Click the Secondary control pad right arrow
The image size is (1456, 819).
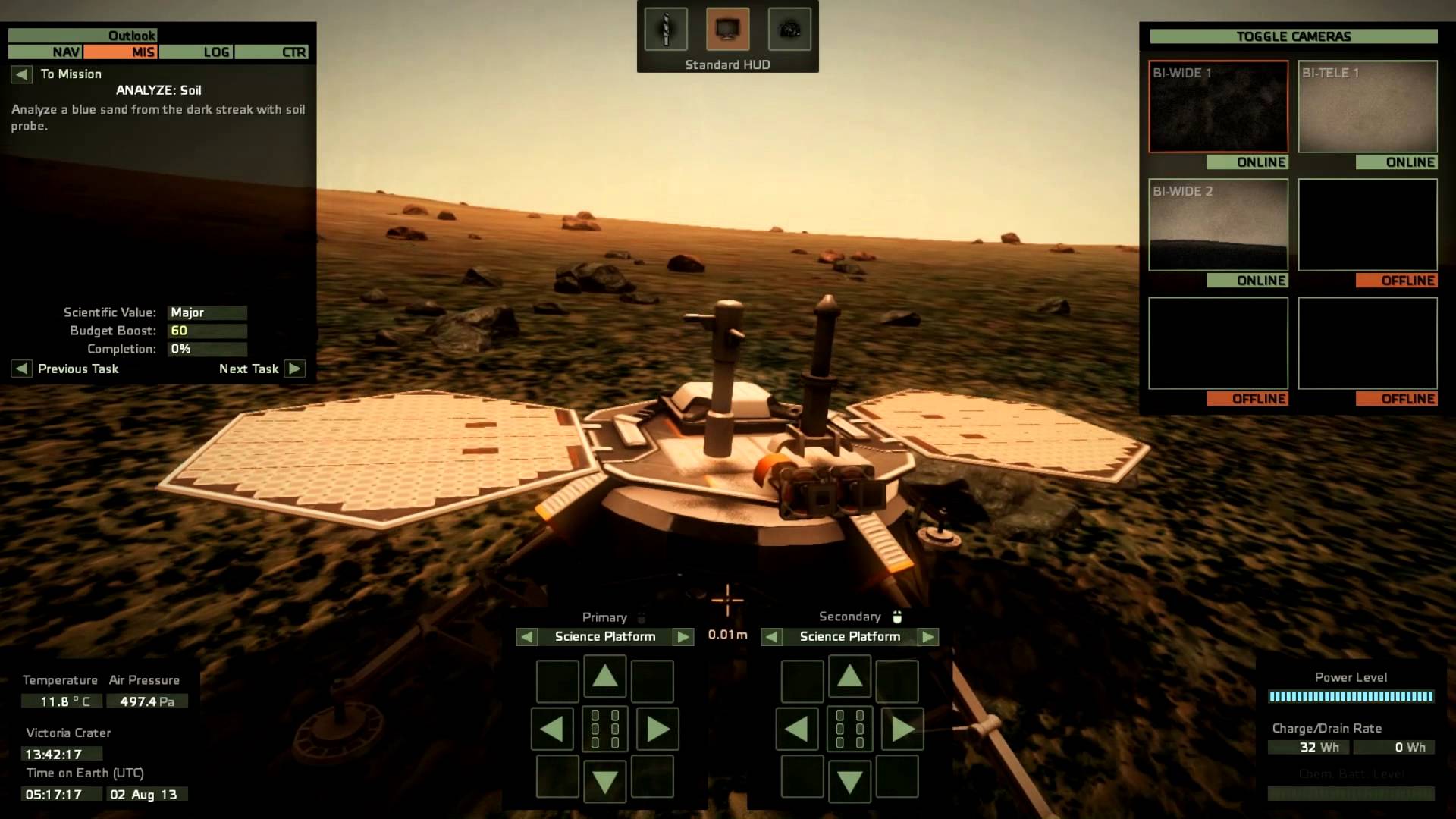tap(902, 730)
